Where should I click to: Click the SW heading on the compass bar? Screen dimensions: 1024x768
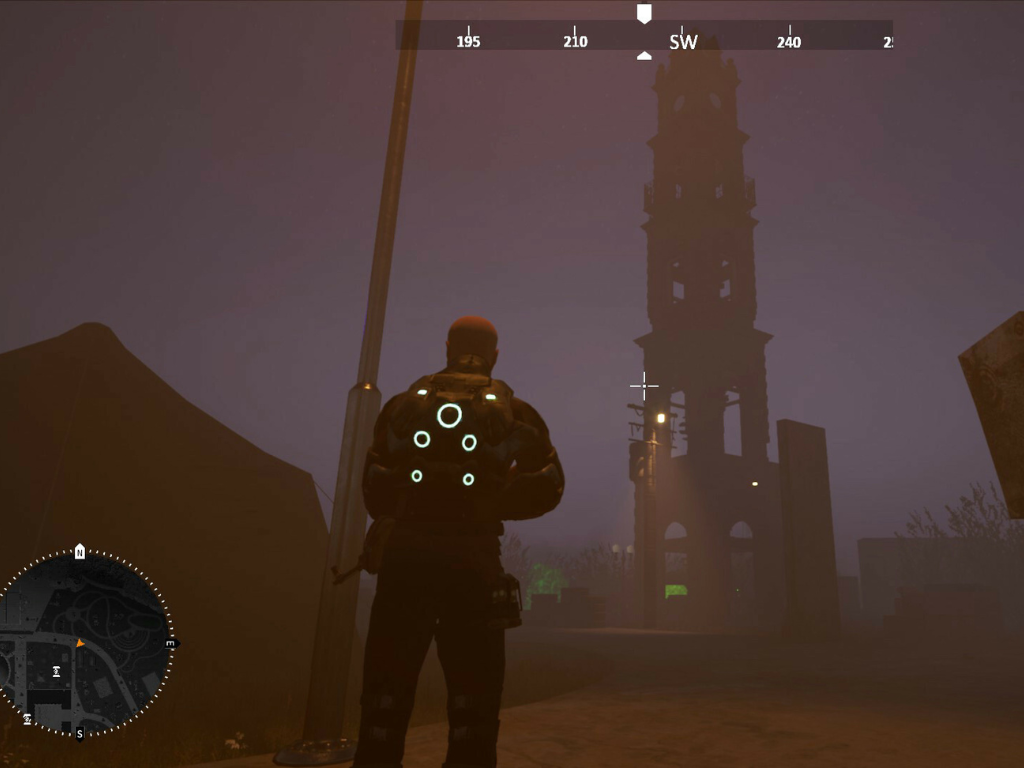tap(683, 42)
